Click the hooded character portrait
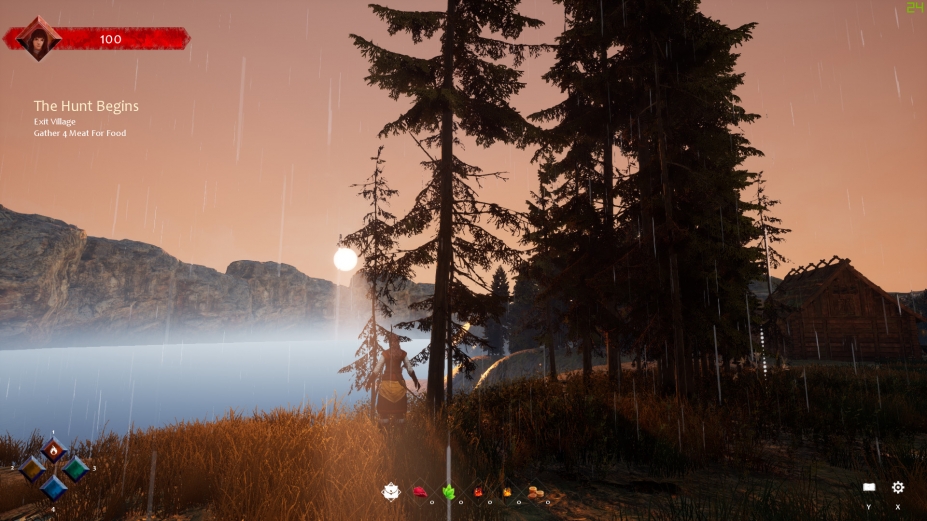The height and width of the screenshot is (521, 927). [x=39, y=39]
